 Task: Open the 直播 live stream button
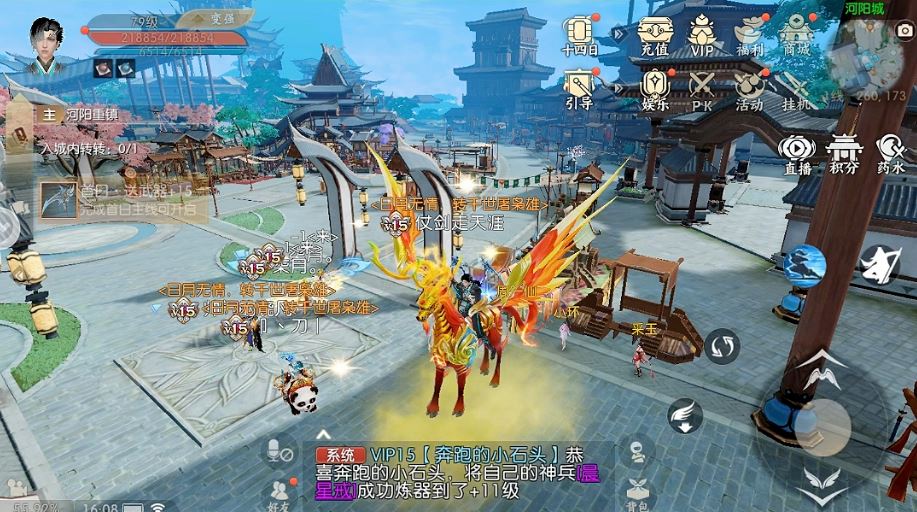(x=797, y=154)
